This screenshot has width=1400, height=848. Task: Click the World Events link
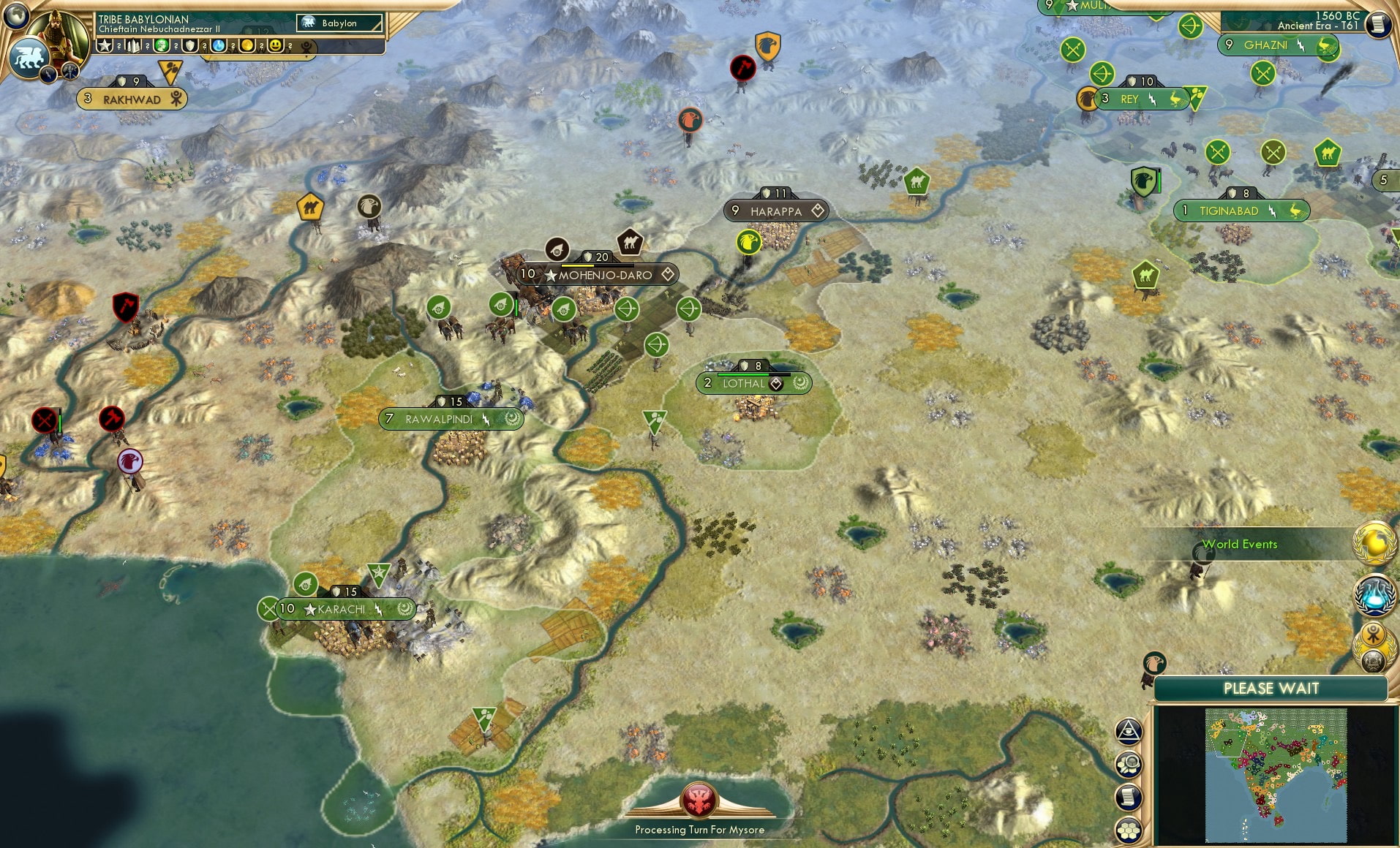pos(1241,544)
